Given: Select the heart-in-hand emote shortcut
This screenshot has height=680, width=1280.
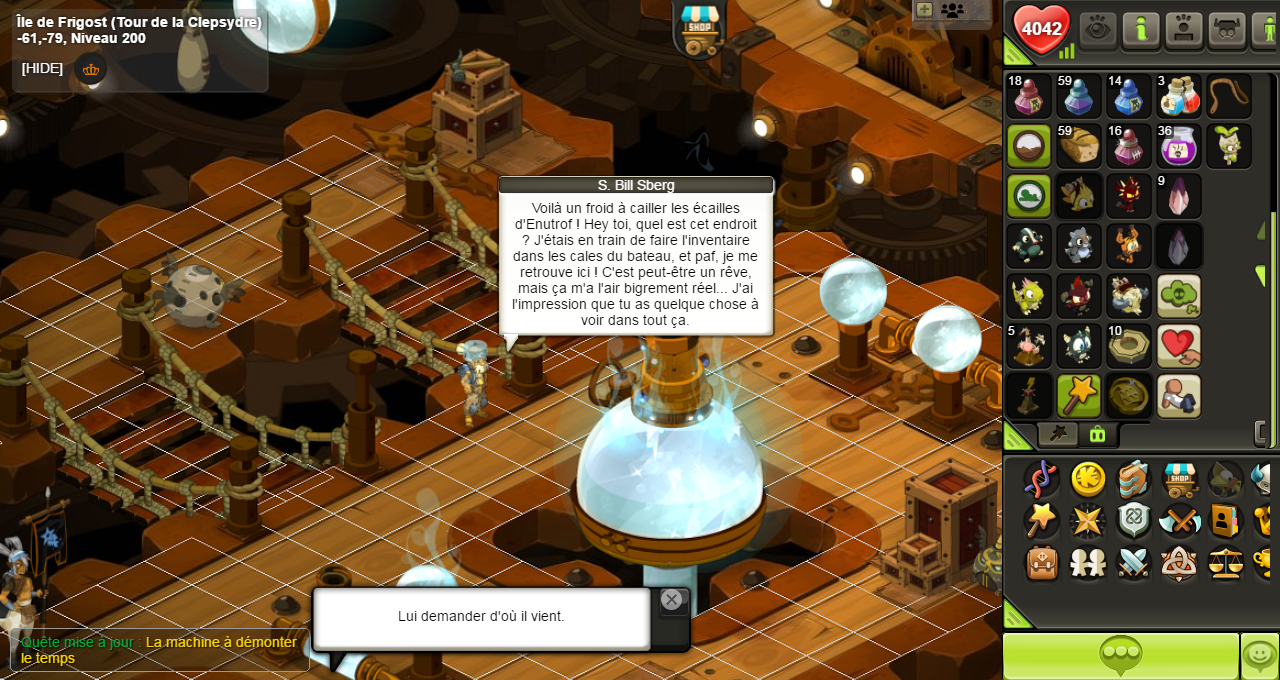Looking at the screenshot, I should click(1179, 346).
